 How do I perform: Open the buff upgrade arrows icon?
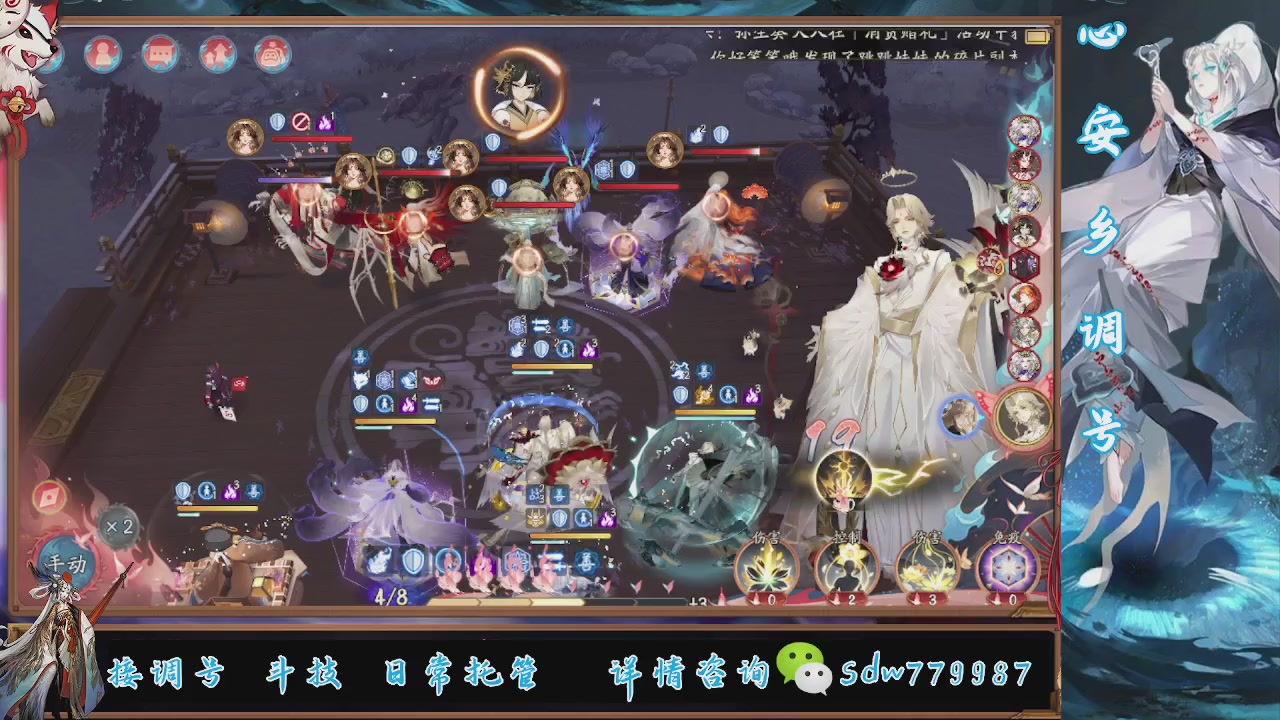pyautogui.click(x=218, y=53)
